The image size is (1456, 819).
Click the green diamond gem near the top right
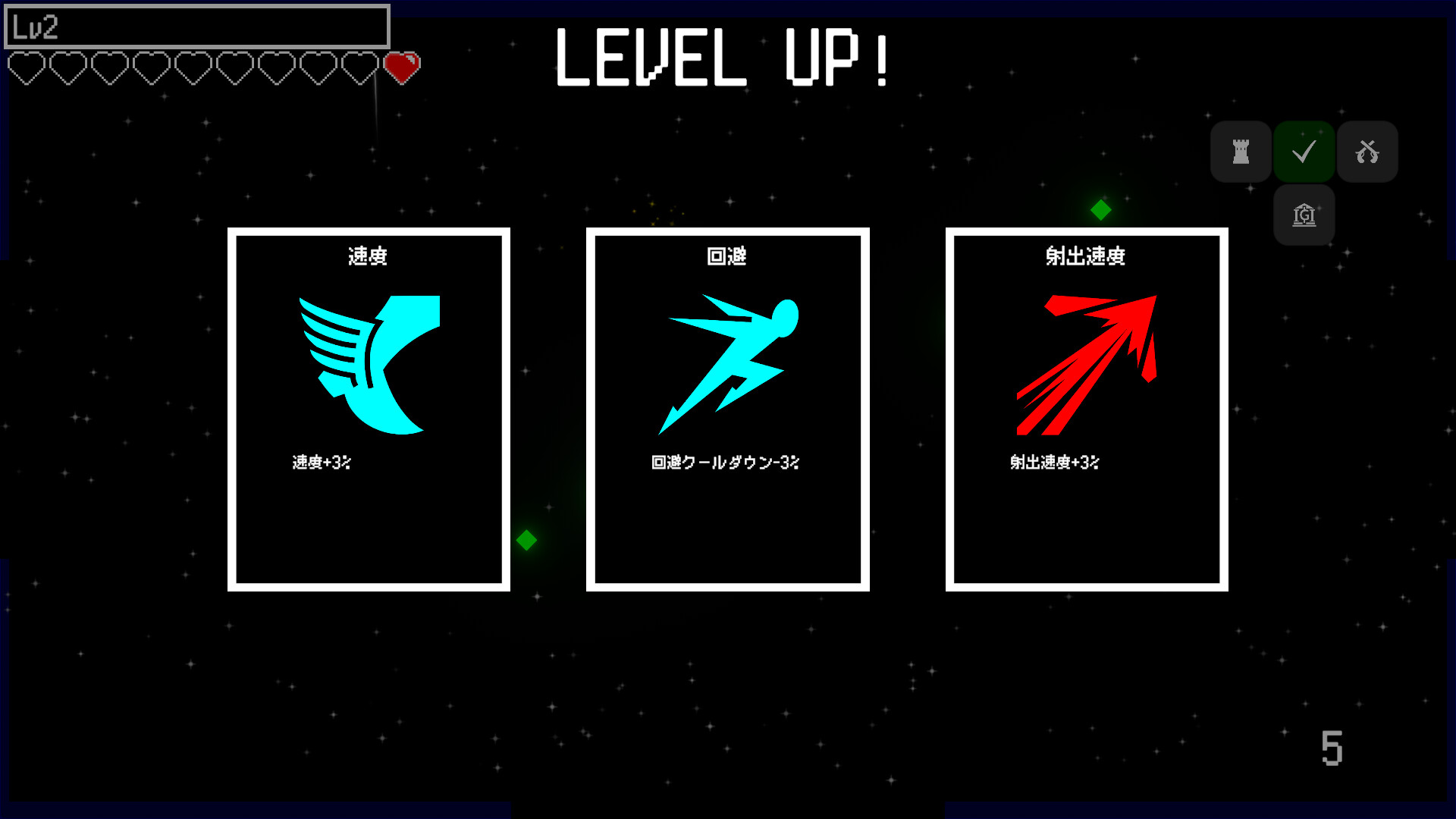pos(1101,209)
